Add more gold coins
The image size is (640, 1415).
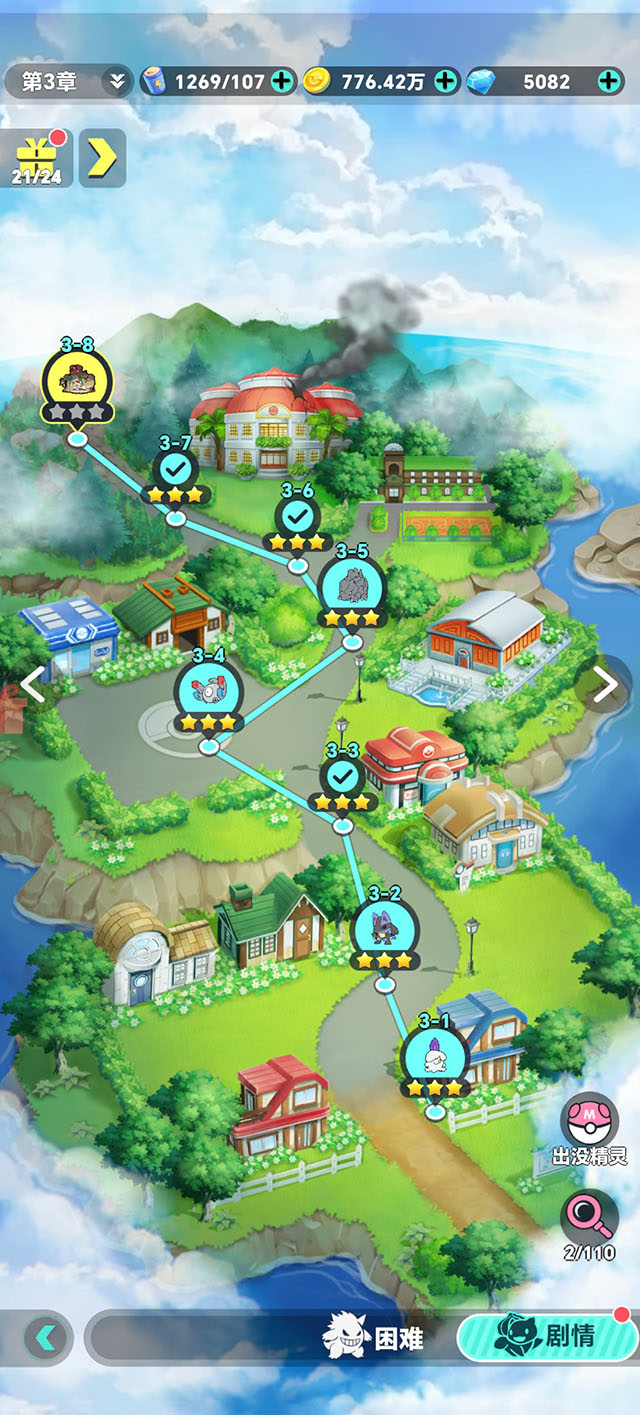(x=446, y=82)
